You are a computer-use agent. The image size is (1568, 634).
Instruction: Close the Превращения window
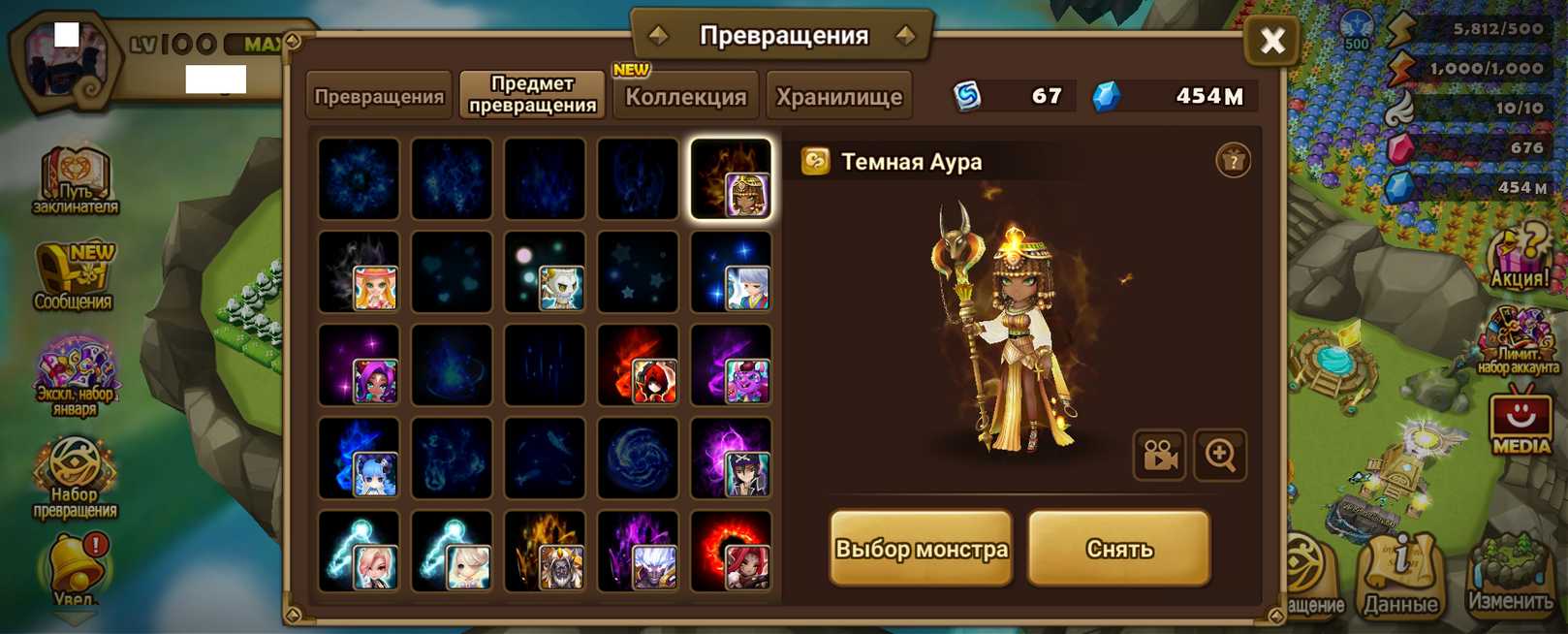point(1271,41)
